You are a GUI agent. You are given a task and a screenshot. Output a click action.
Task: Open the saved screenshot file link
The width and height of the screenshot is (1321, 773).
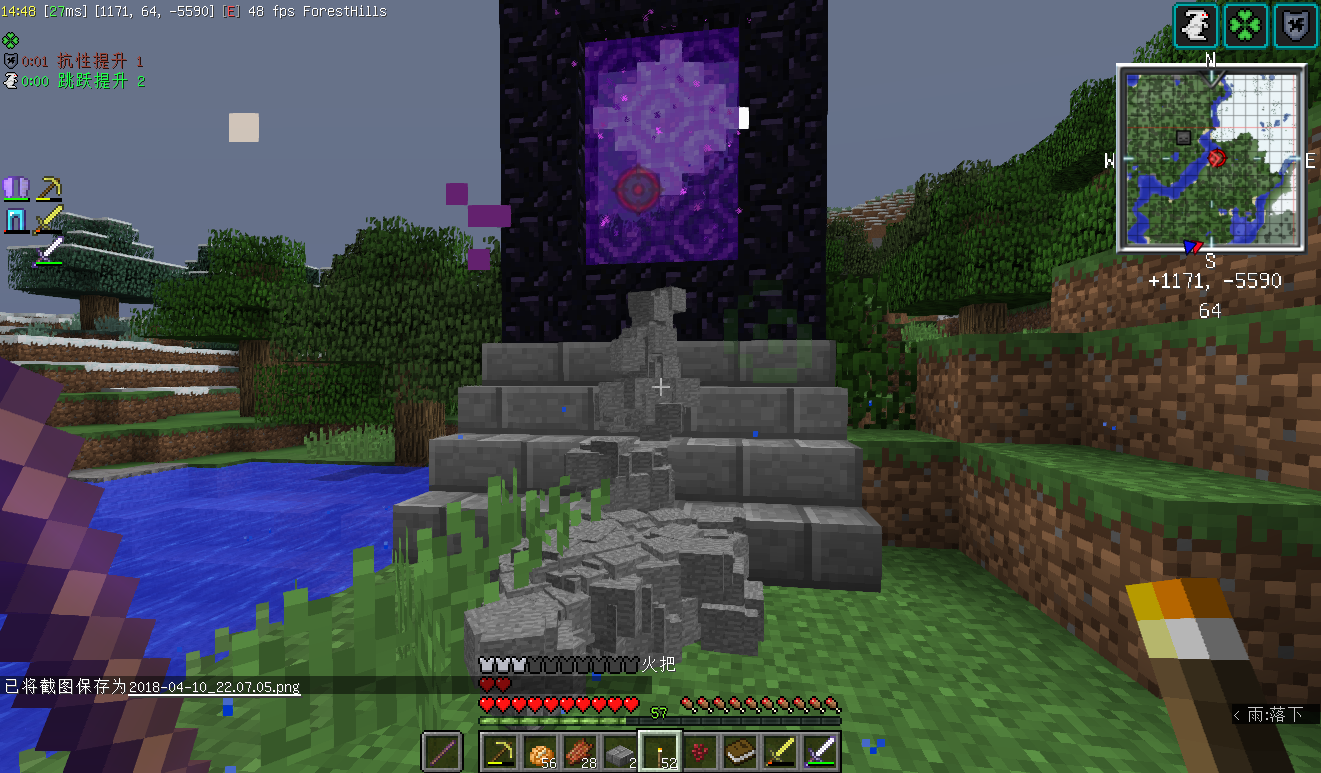pos(214,687)
